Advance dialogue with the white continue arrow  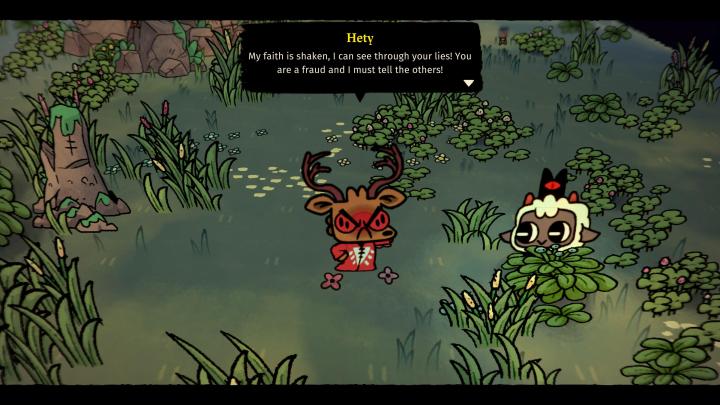tap(468, 83)
